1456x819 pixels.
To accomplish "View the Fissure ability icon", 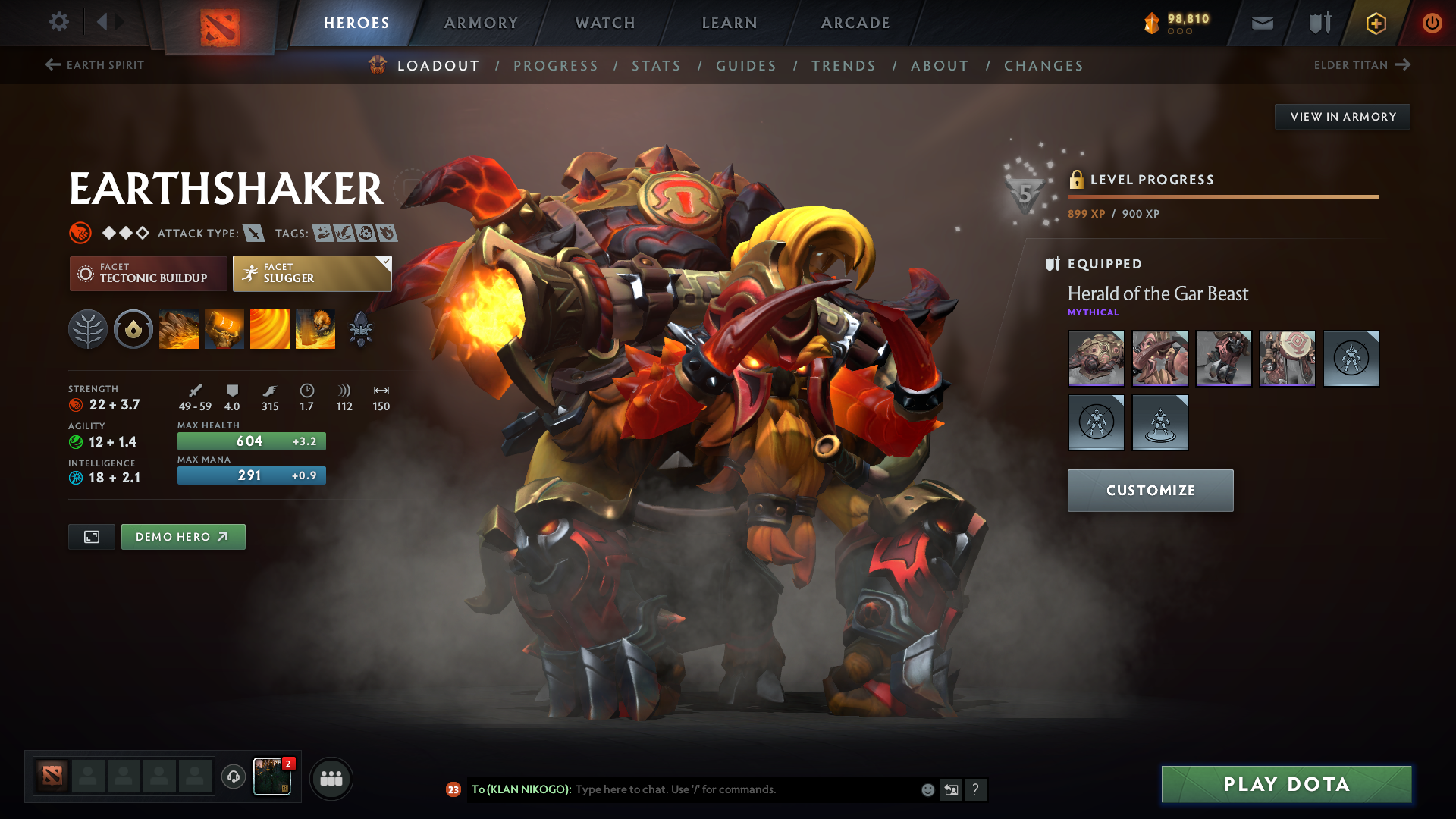I will coord(178,328).
